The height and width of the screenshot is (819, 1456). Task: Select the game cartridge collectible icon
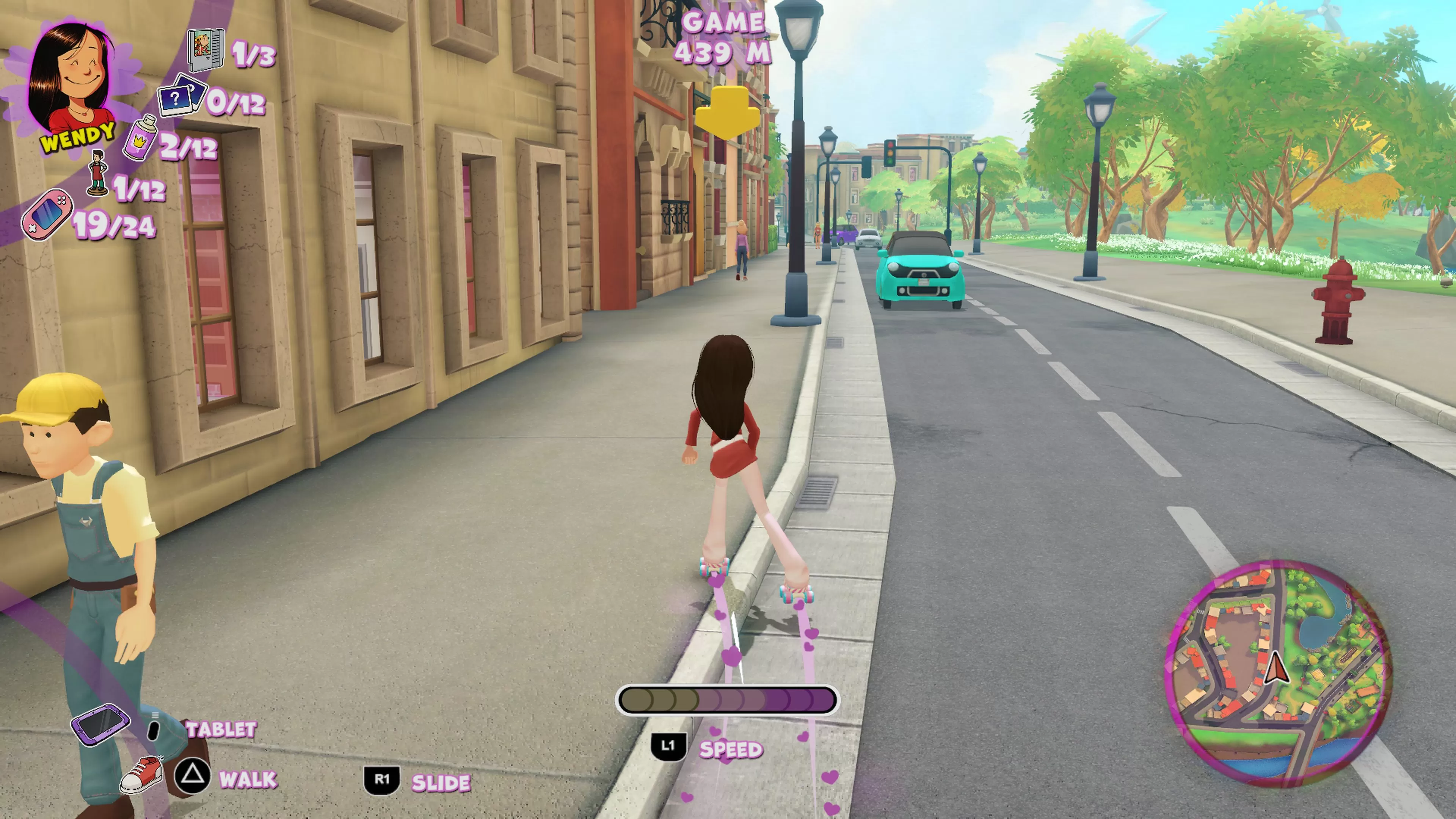click(x=206, y=51)
